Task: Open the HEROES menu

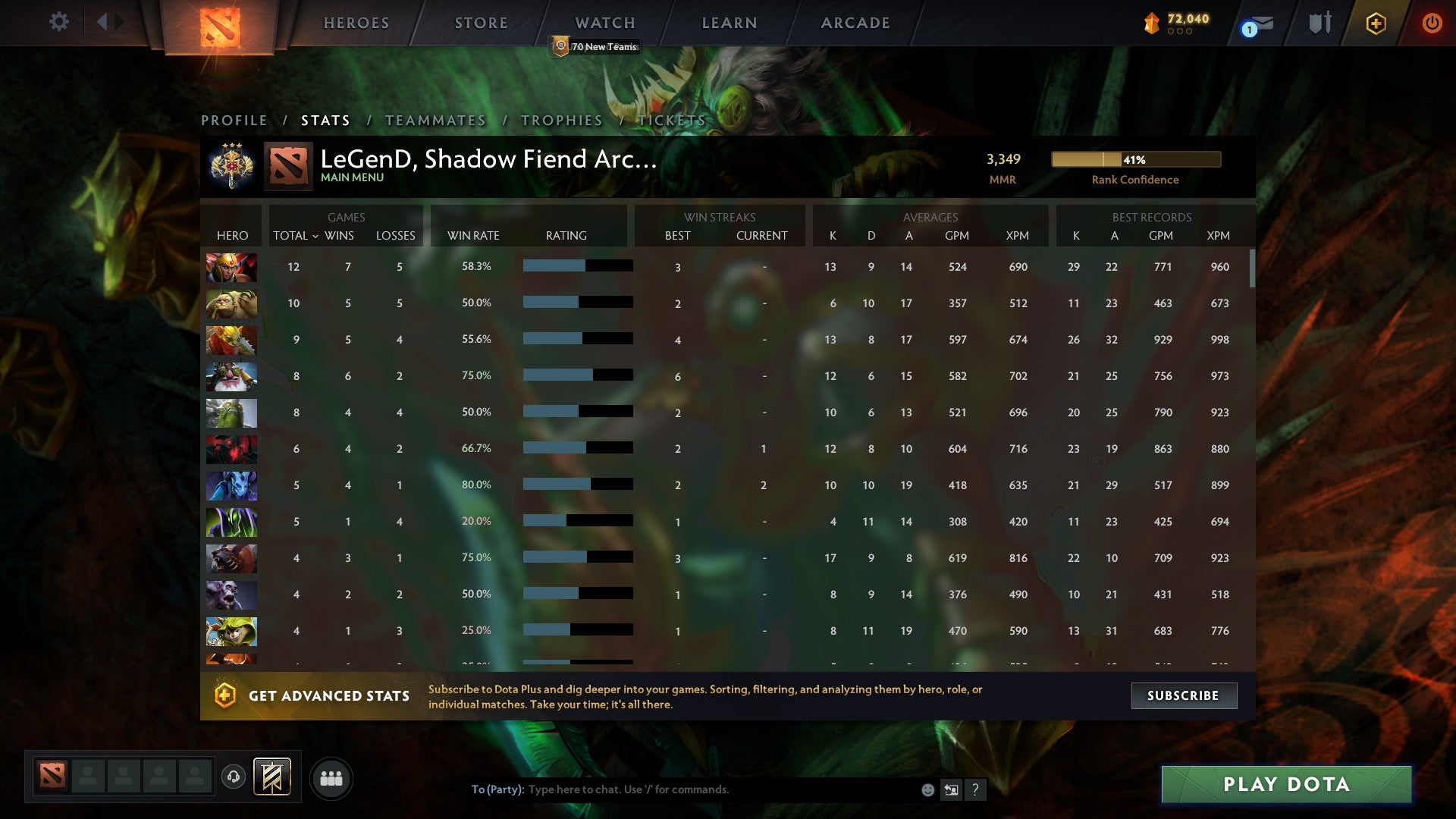Action: pos(356,23)
